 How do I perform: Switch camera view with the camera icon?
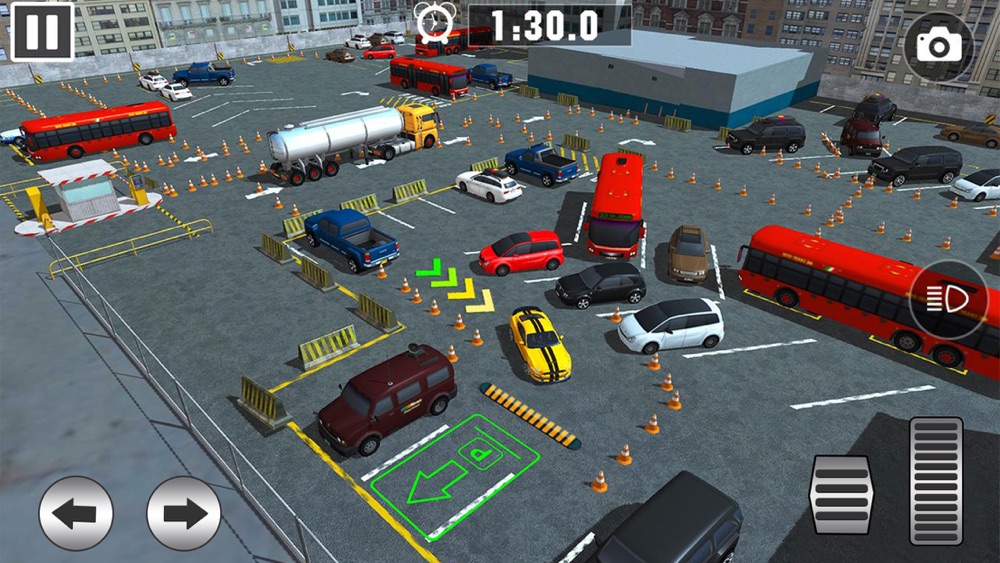click(x=938, y=46)
